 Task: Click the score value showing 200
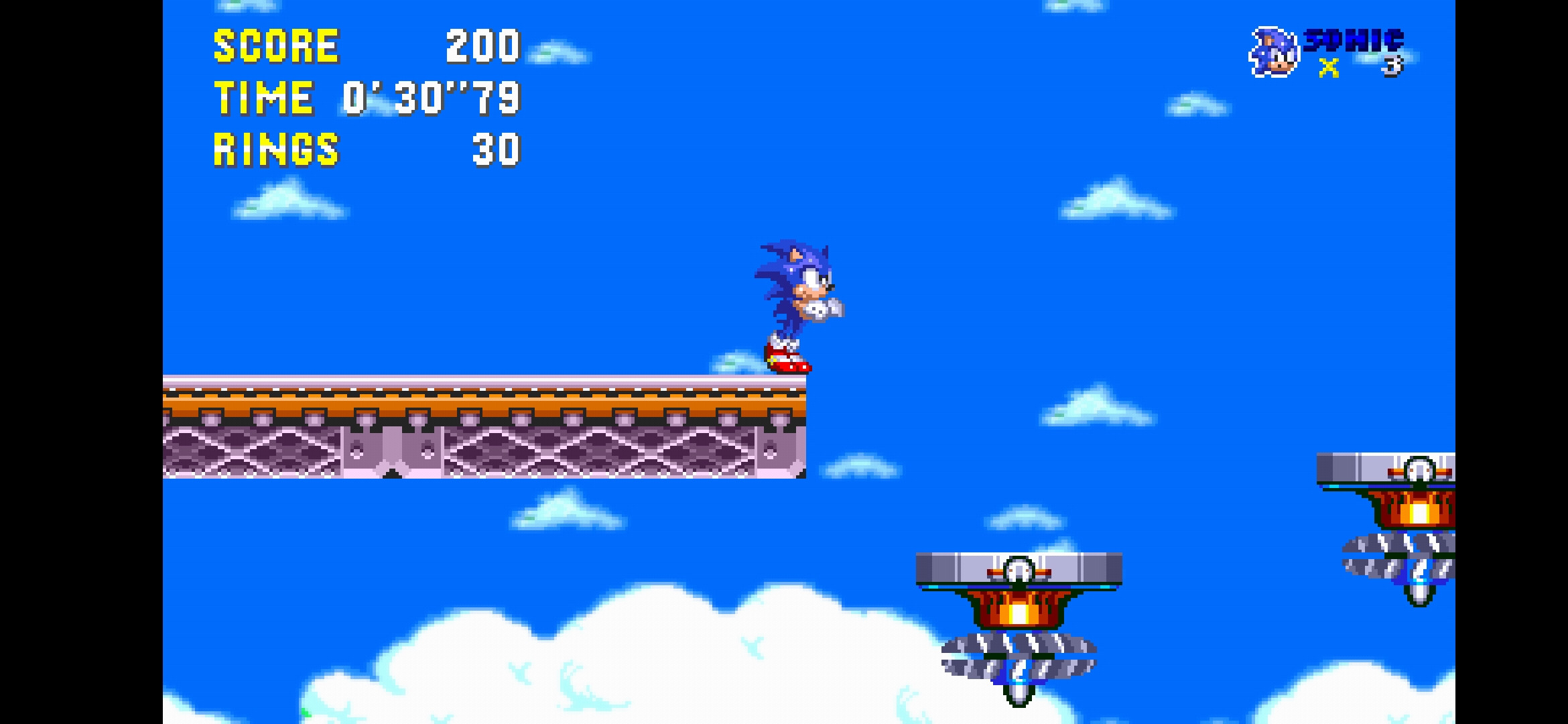482,46
